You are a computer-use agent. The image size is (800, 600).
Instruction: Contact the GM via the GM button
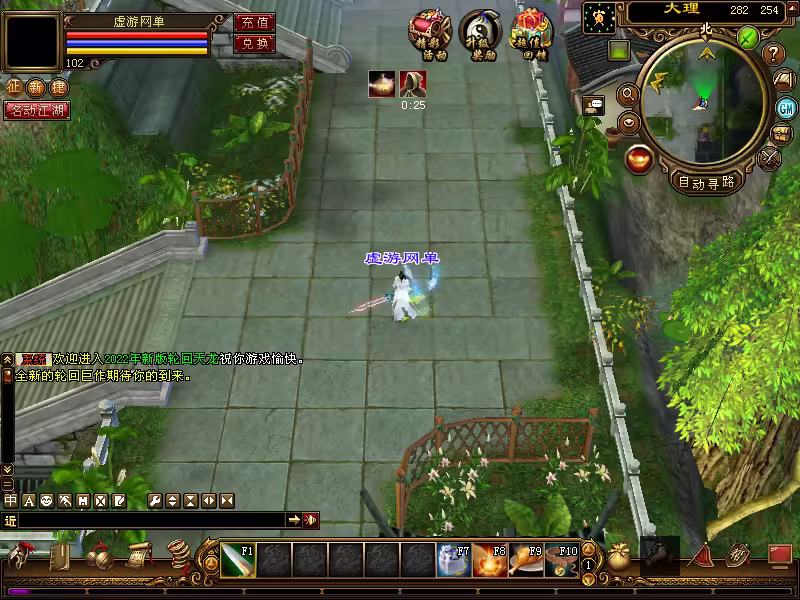[x=787, y=108]
